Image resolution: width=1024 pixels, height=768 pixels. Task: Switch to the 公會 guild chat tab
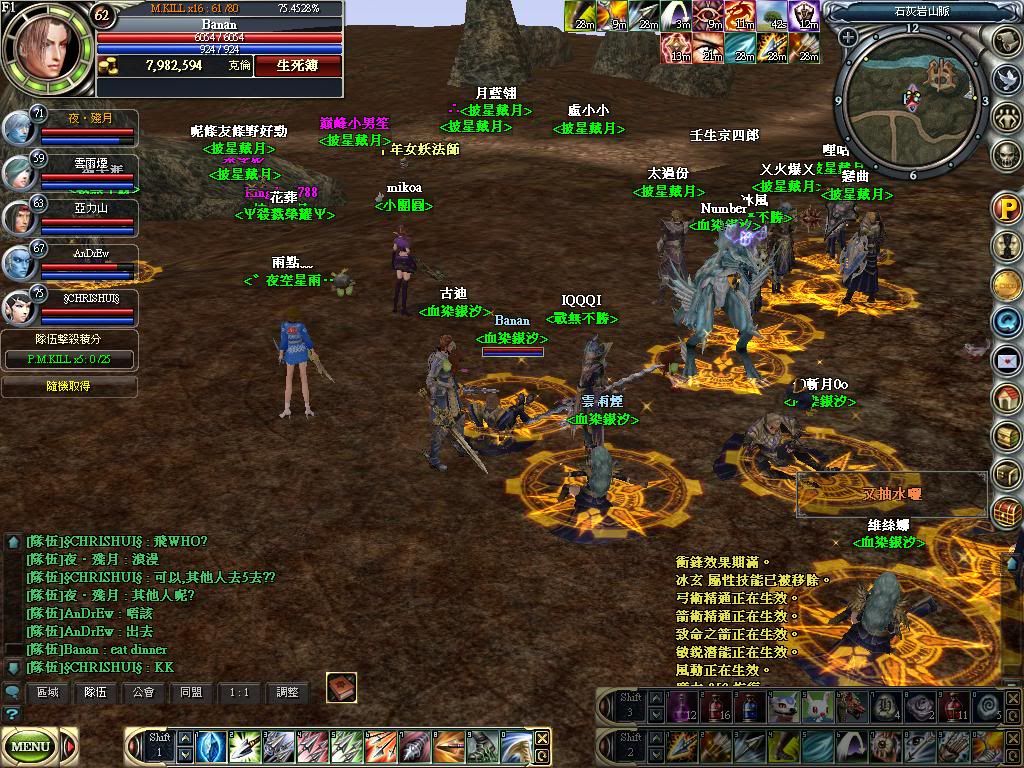pyautogui.click(x=143, y=691)
